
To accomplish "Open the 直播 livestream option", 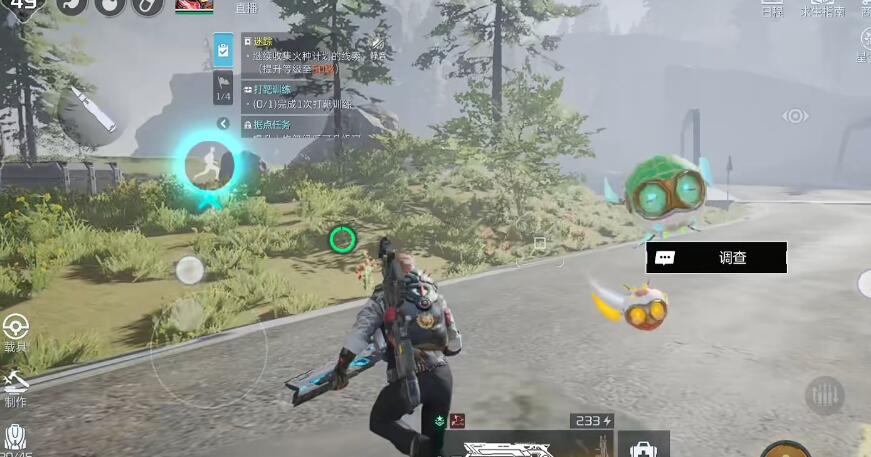I will [x=246, y=8].
